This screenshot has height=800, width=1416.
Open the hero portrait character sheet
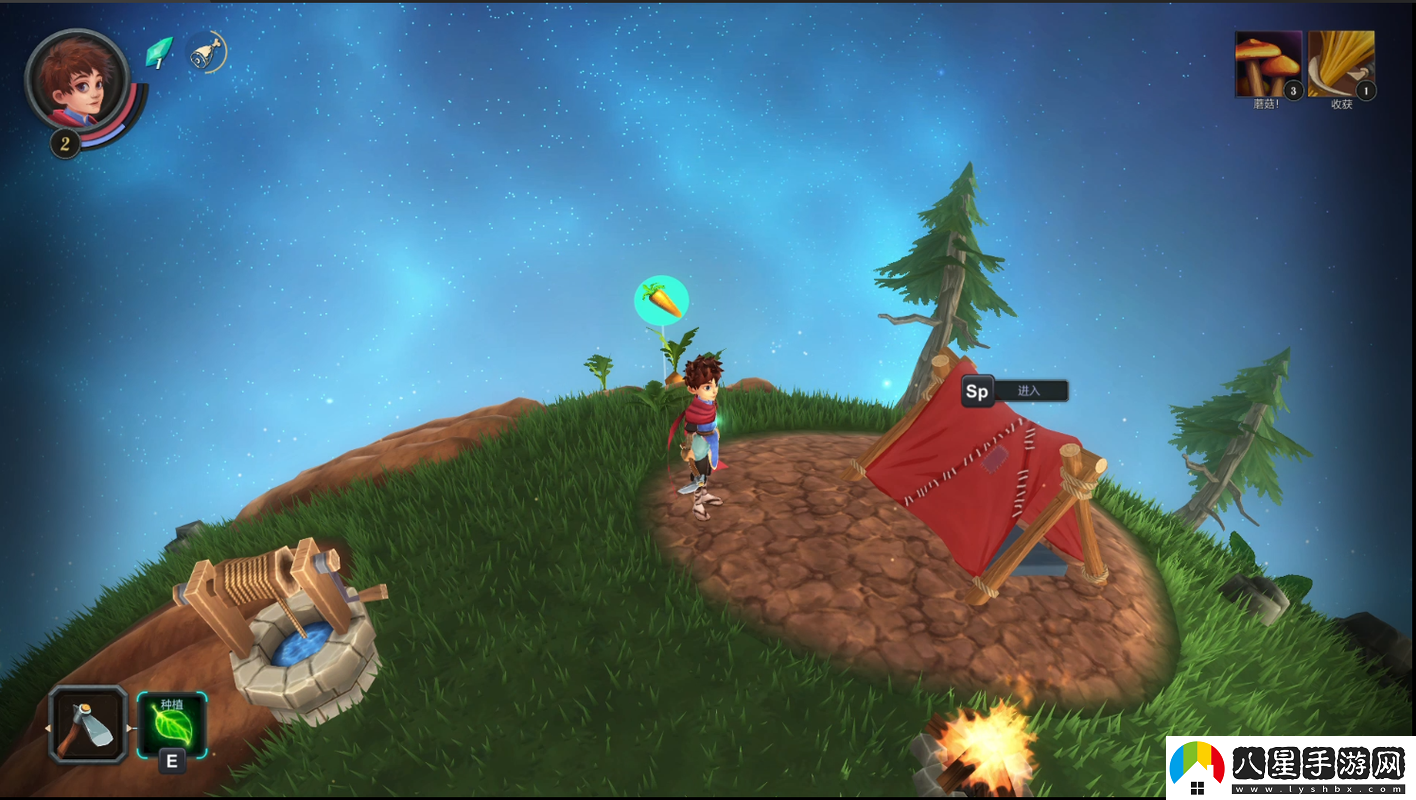tap(77, 78)
